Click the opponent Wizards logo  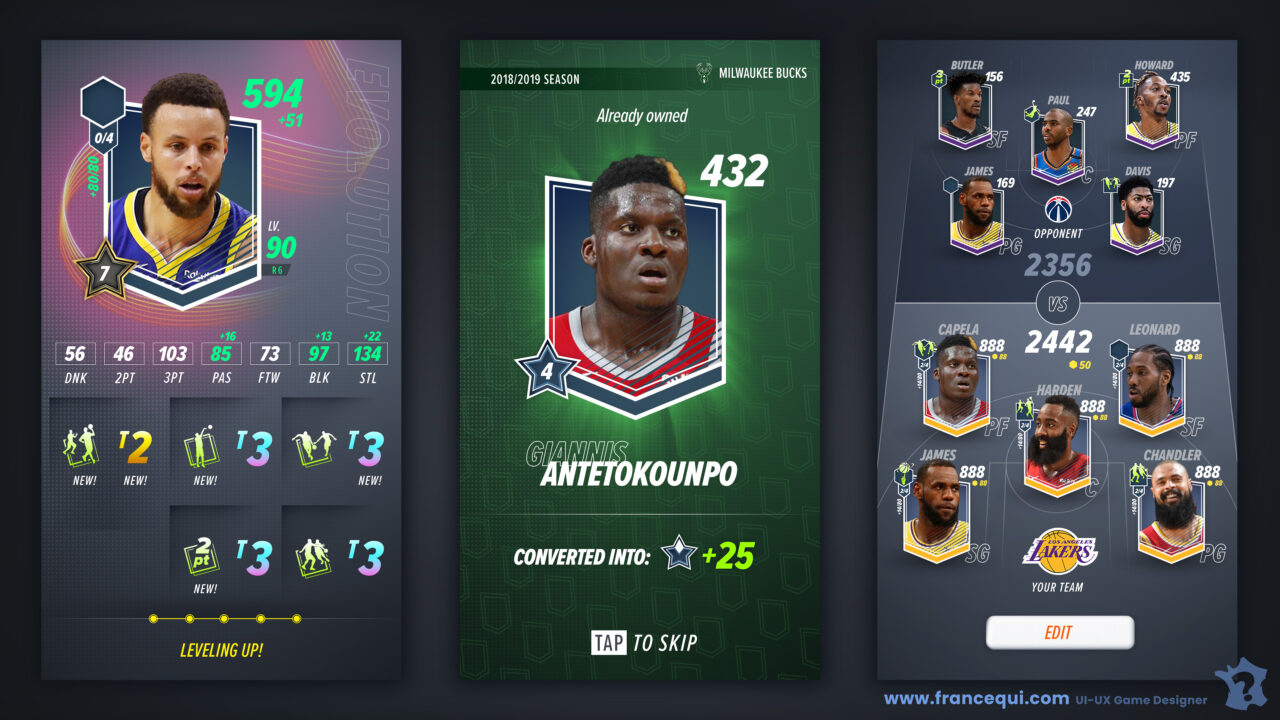[x=1058, y=210]
